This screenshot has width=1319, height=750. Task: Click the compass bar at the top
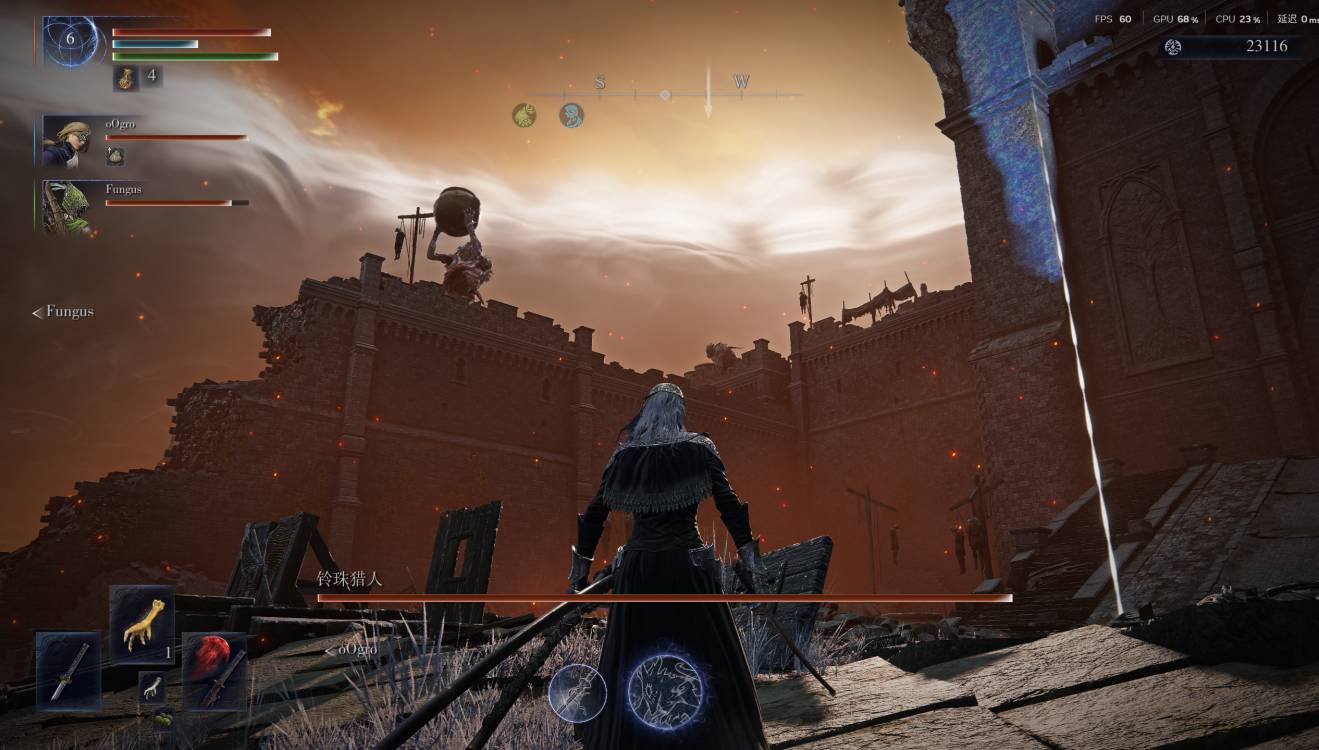pyautogui.click(x=664, y=94)
